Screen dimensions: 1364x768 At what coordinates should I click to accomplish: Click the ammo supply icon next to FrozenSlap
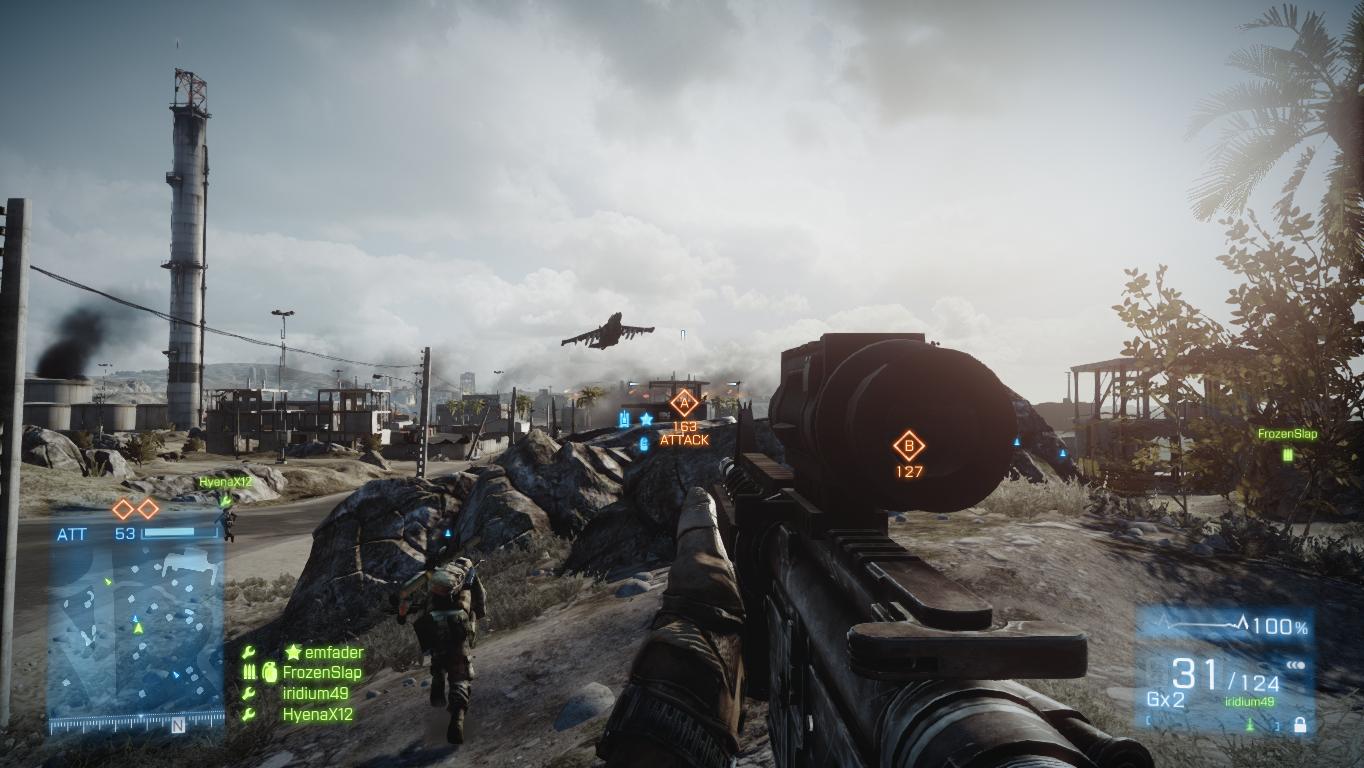pos(249,671)
